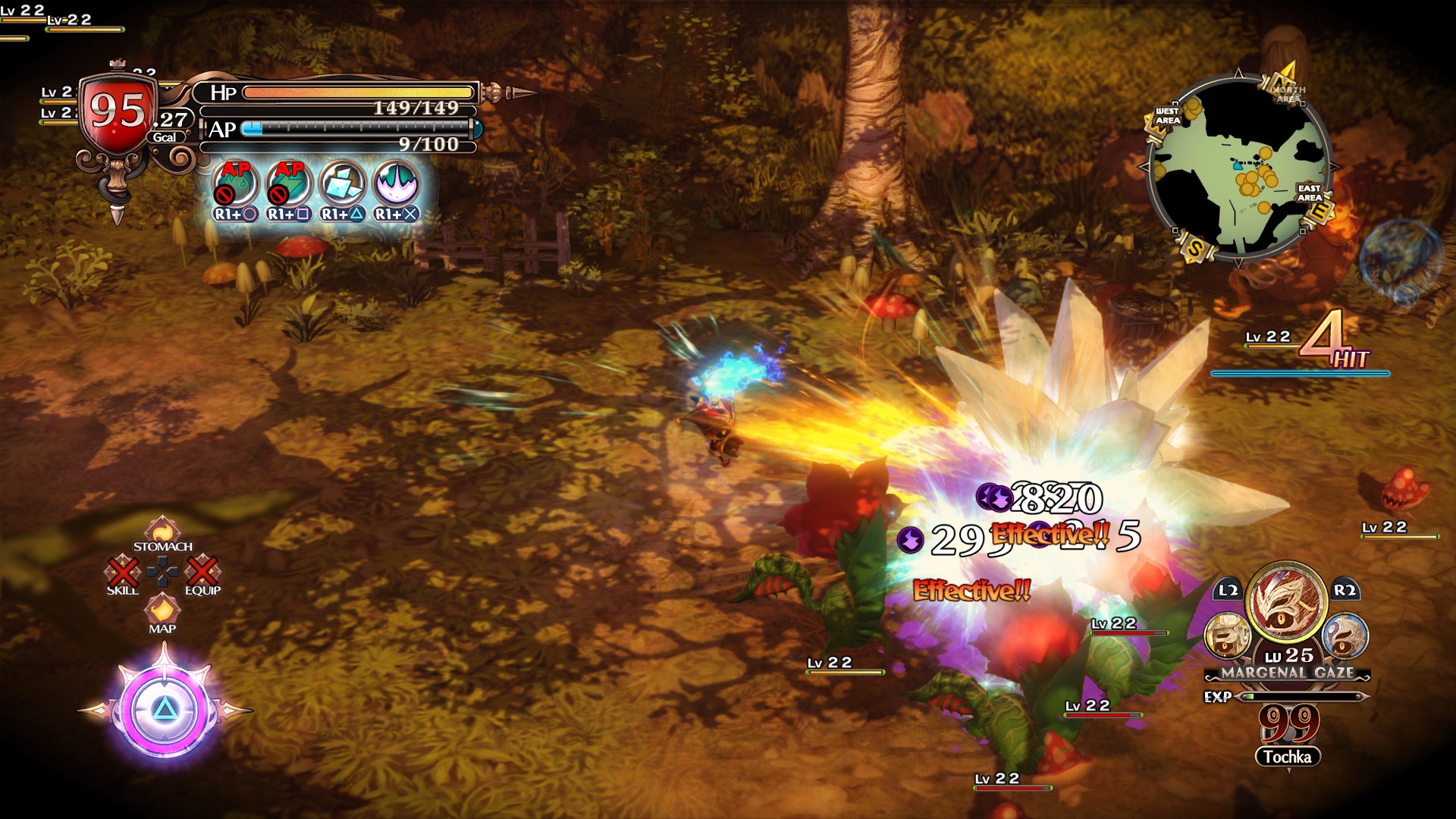Open the circular area minimap
This screenshot has width=1456, height=819.
click(1238, 169)
